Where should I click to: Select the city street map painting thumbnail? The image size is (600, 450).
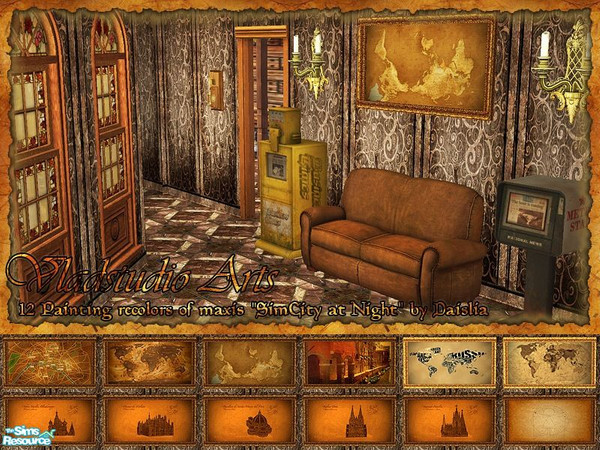(50, 363)
